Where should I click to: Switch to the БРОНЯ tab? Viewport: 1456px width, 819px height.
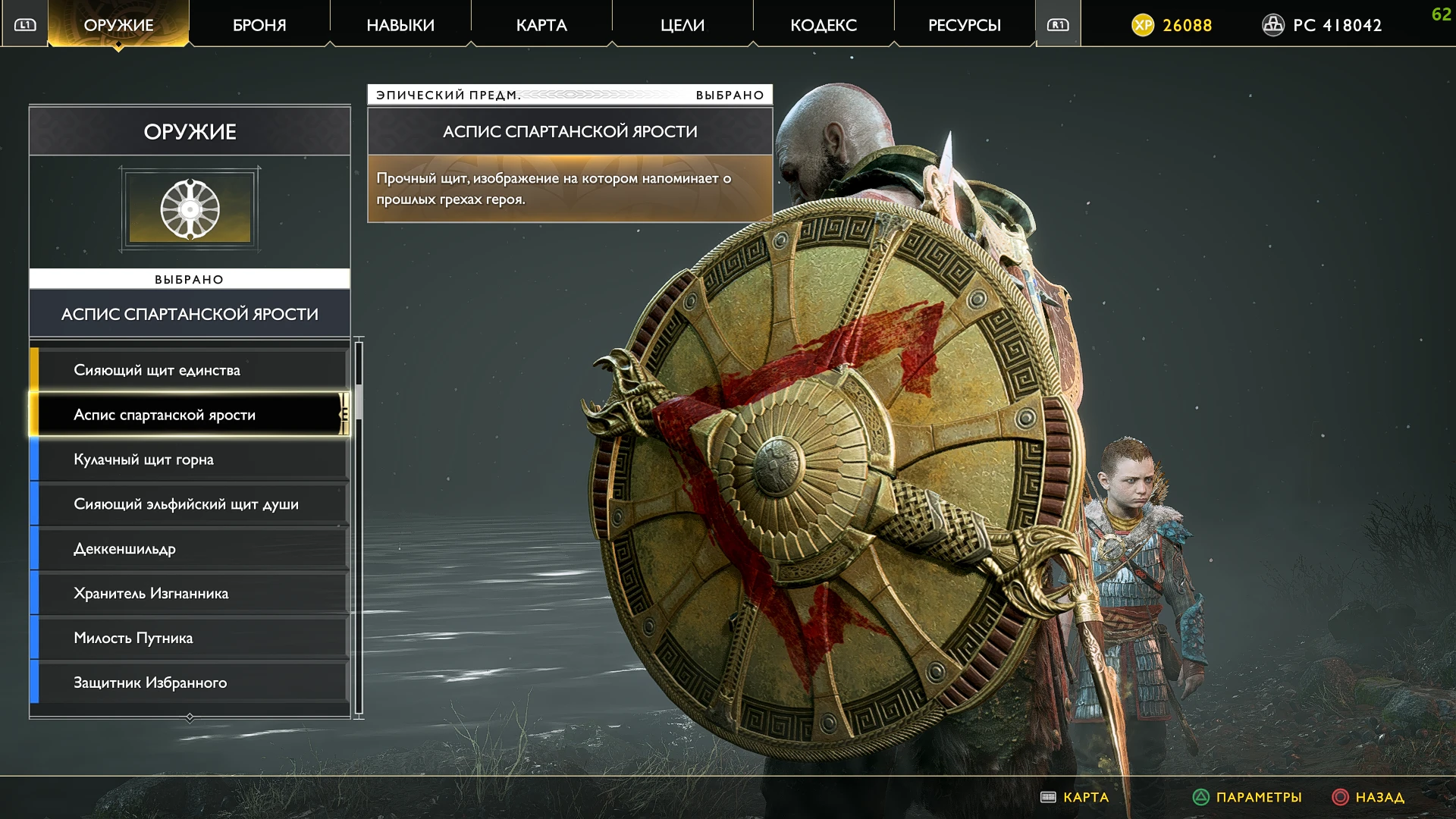[259, 24]
